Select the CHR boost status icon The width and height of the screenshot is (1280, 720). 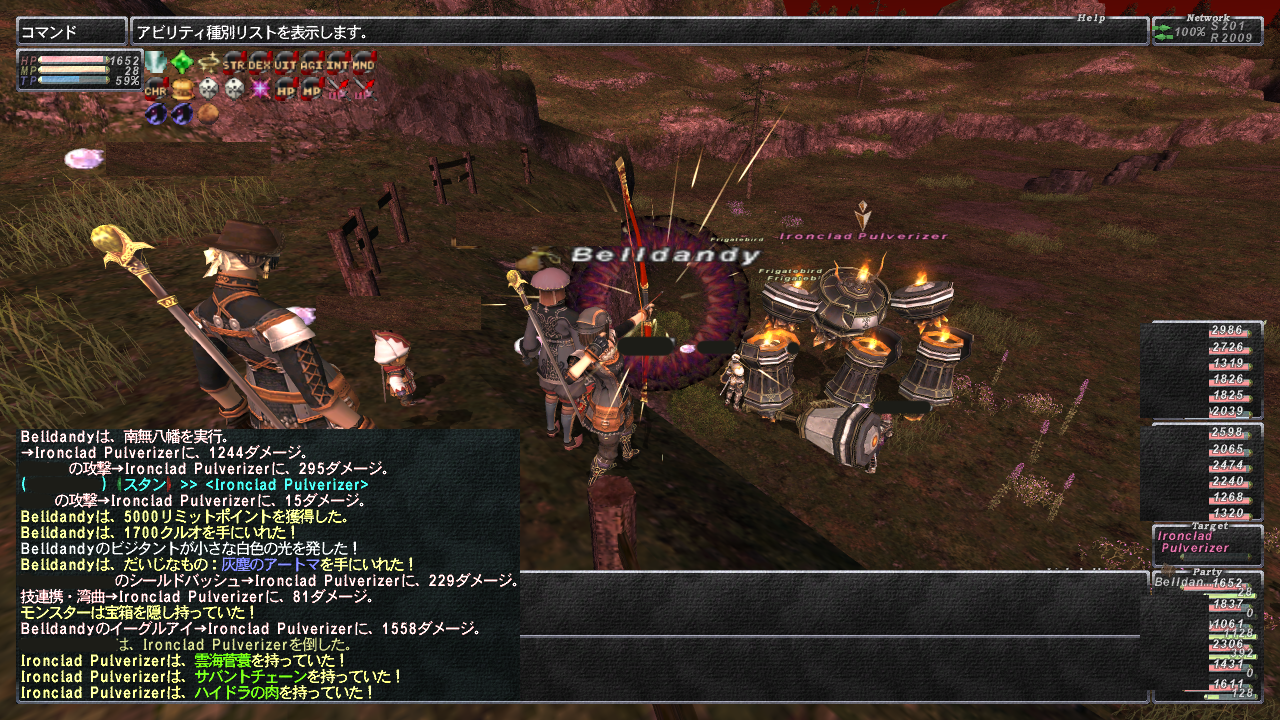tap(156, 90)
